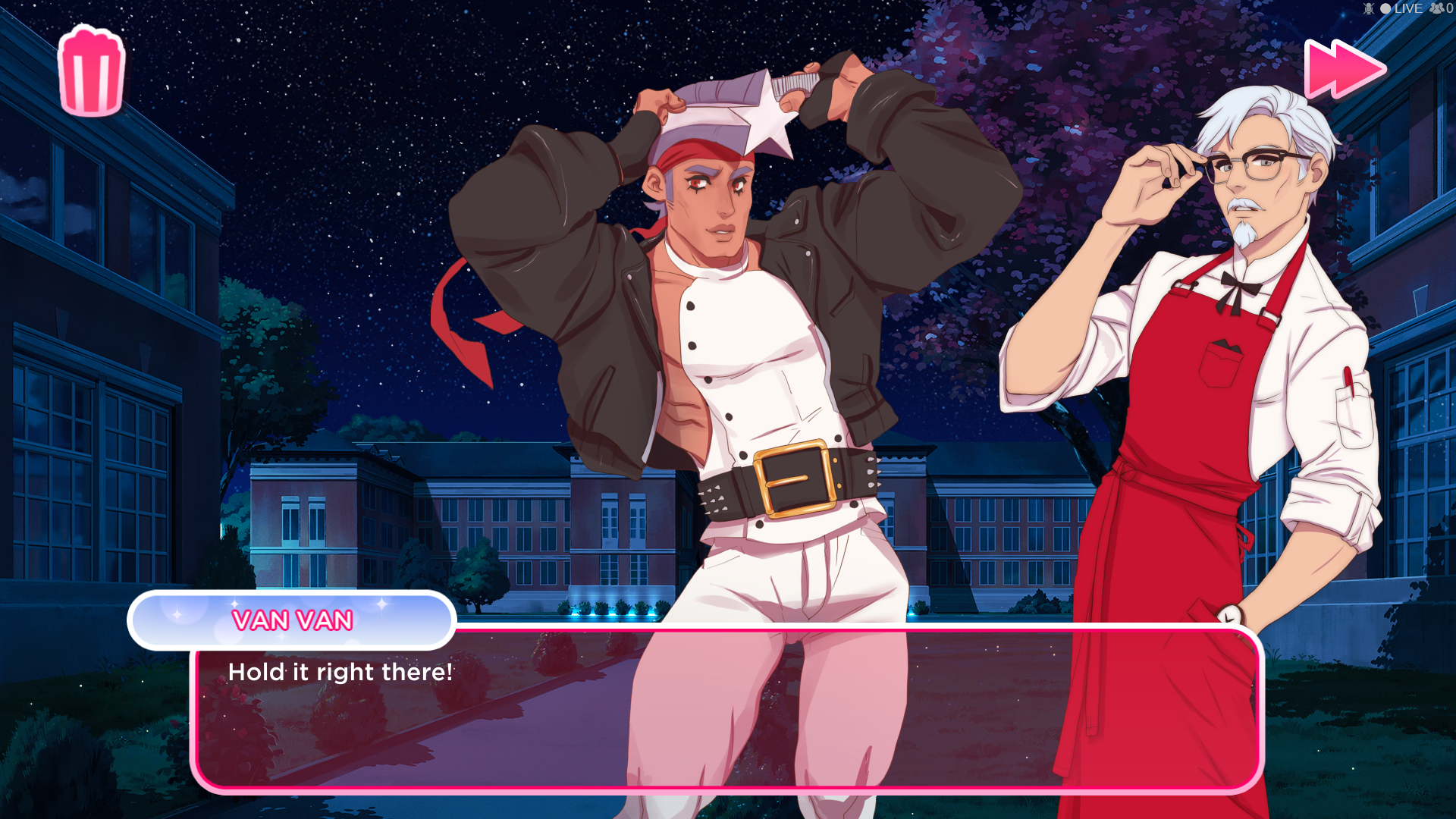Screen dimensions: 1456x819
Task: Click the LIVE text label
Action: coord(1408,9)
